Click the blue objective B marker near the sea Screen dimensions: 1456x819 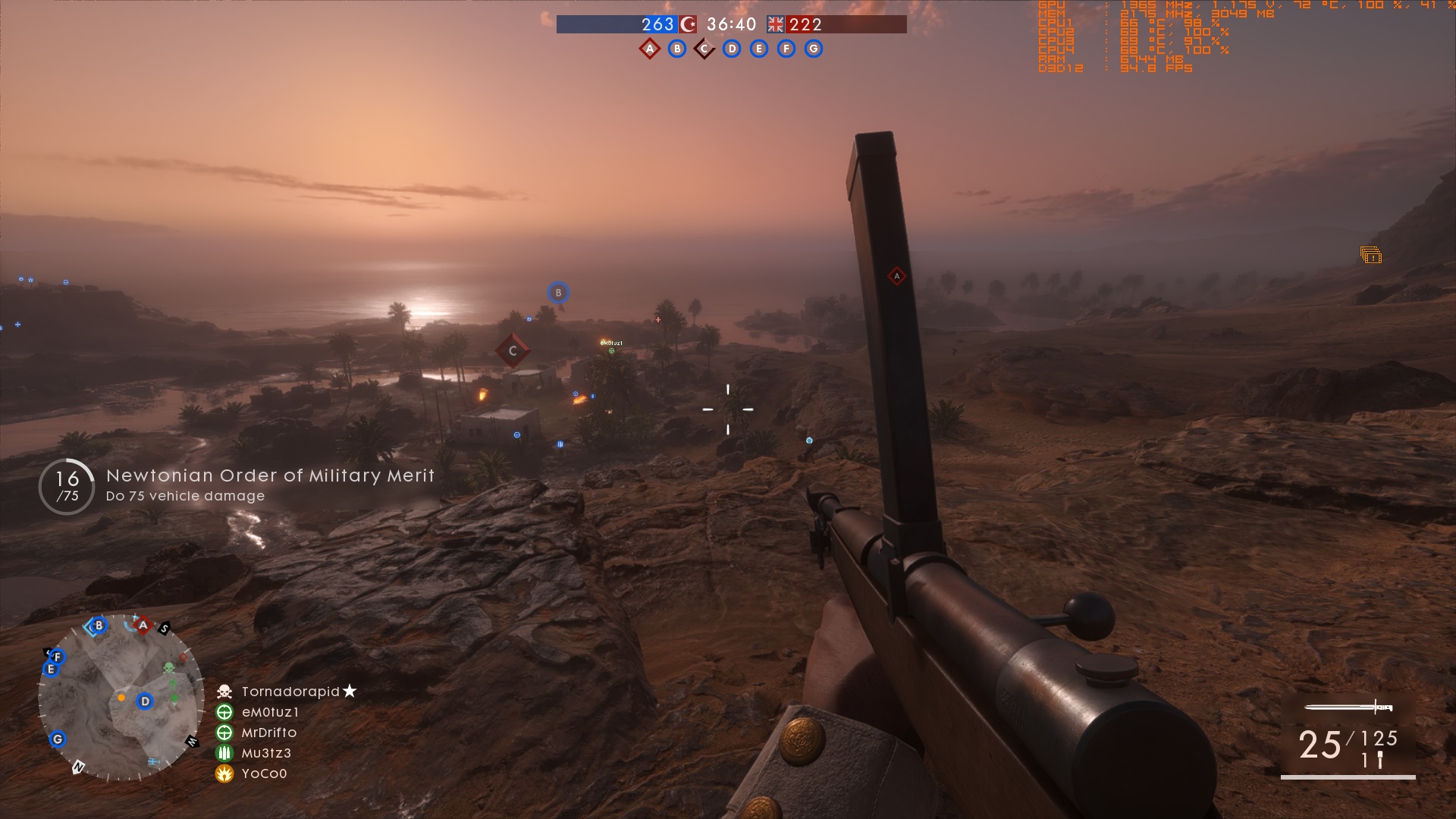[x=558, y=293]
